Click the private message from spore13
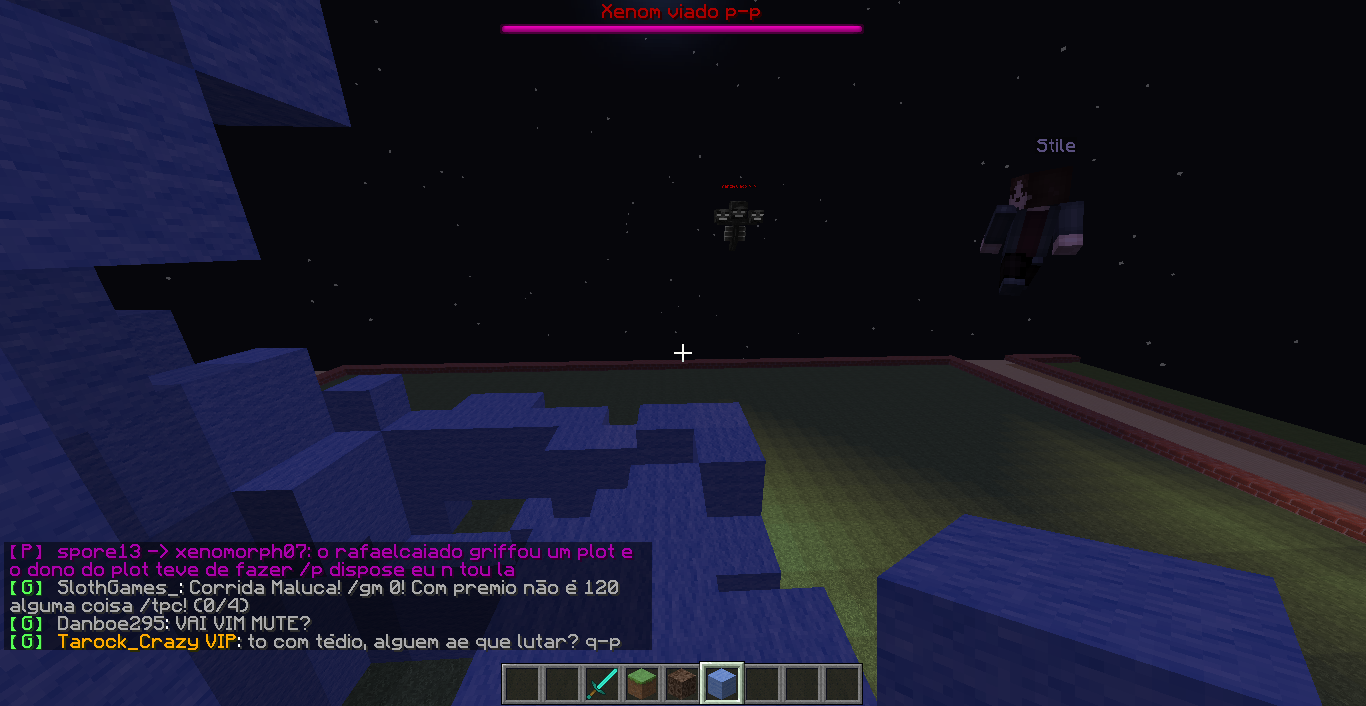The width and height of the screenshot is (1366, 706). coord(320,560)
